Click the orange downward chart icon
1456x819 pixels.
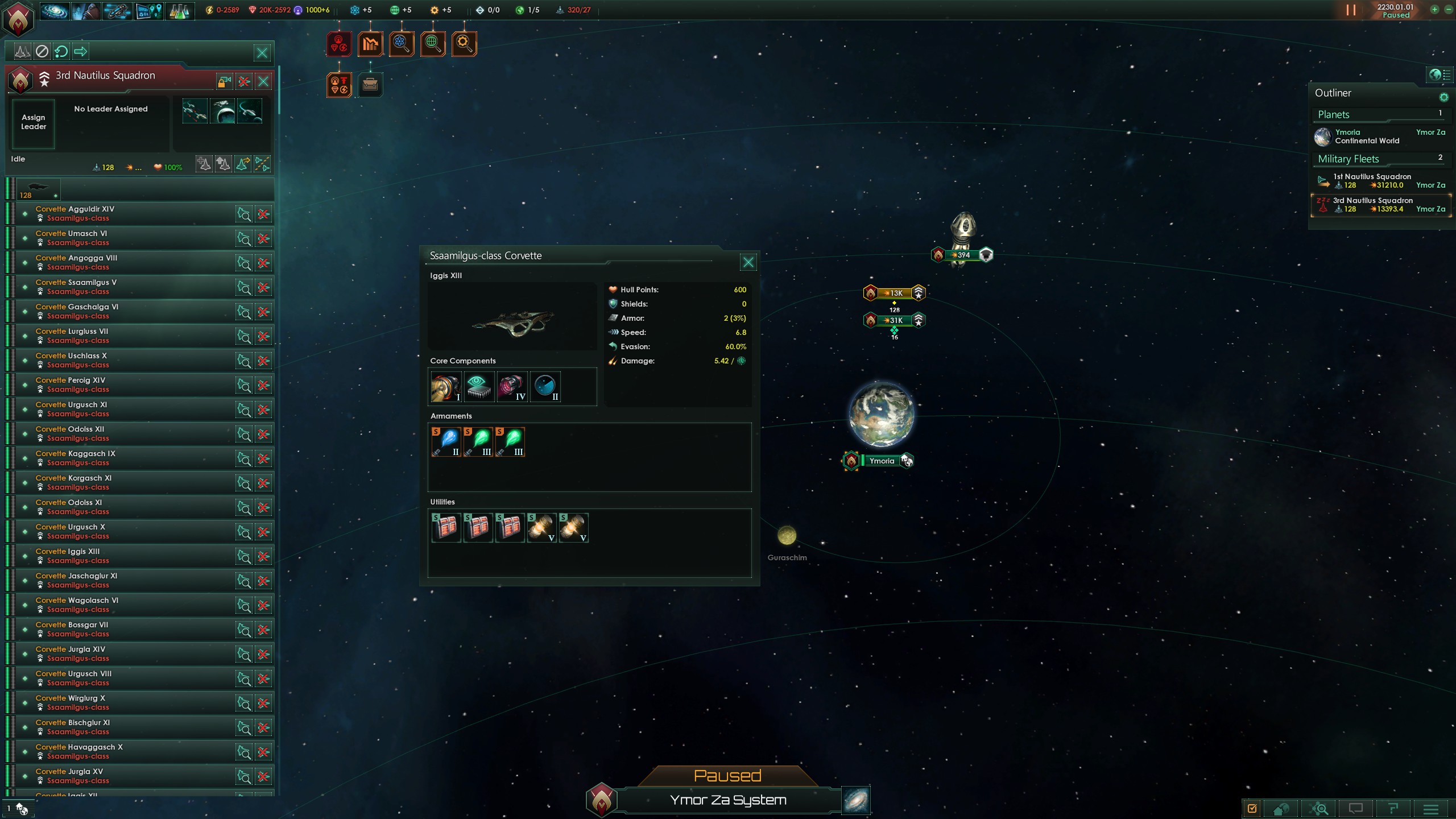(x=370, y=44)
